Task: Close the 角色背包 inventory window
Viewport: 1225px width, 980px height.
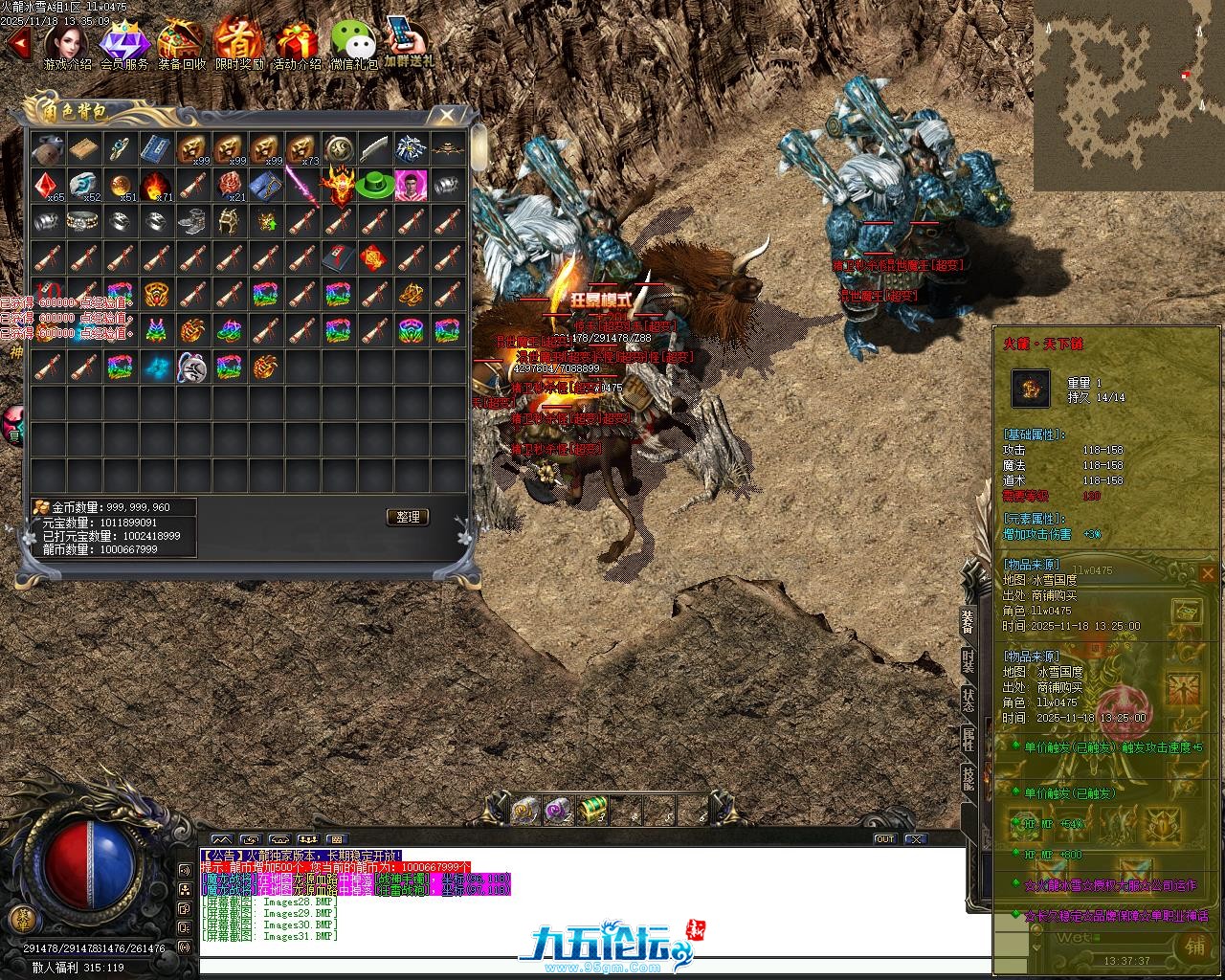Action: [447, 116]
